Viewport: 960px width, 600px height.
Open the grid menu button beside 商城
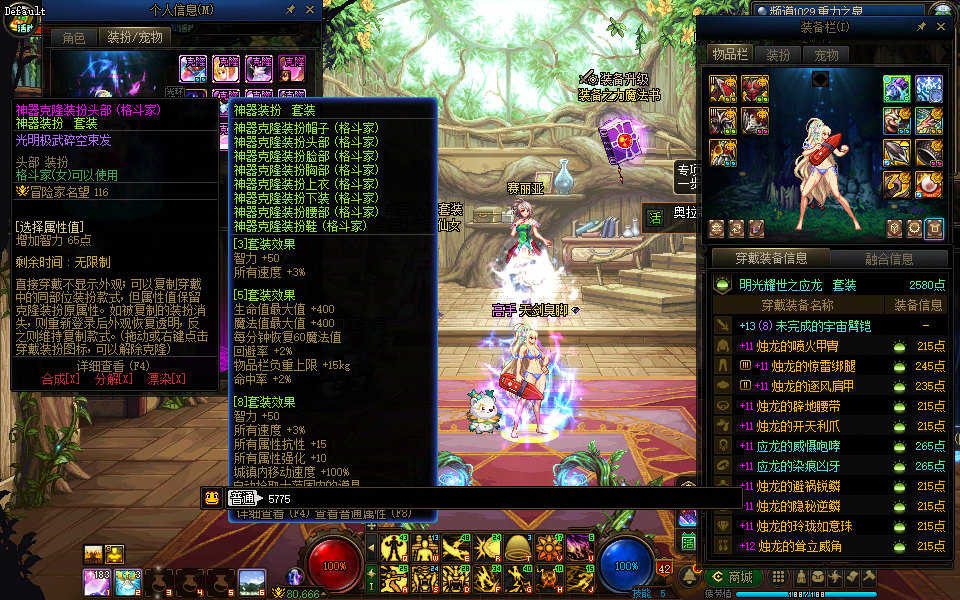coord(777,577)
